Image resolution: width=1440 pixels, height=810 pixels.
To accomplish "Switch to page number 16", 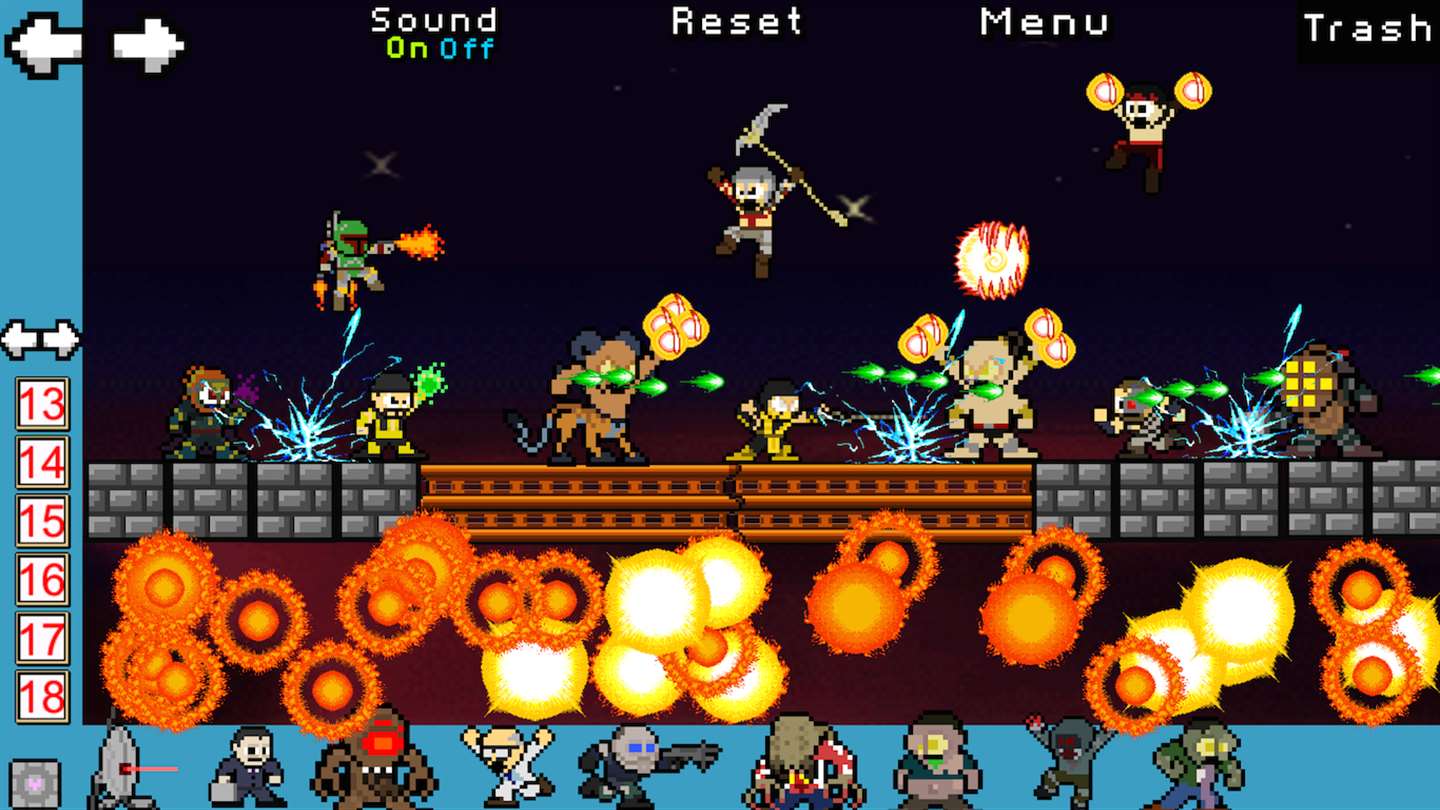I will point(42,579).
